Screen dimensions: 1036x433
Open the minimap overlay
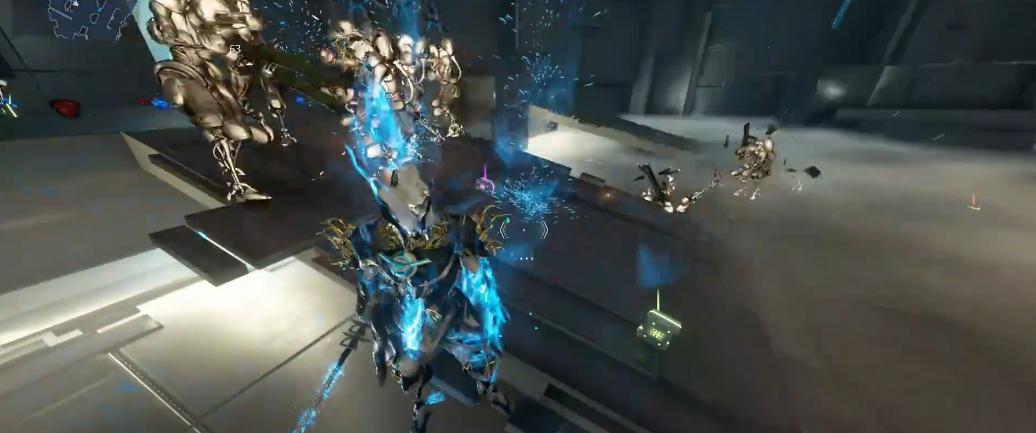click(90, 18)
